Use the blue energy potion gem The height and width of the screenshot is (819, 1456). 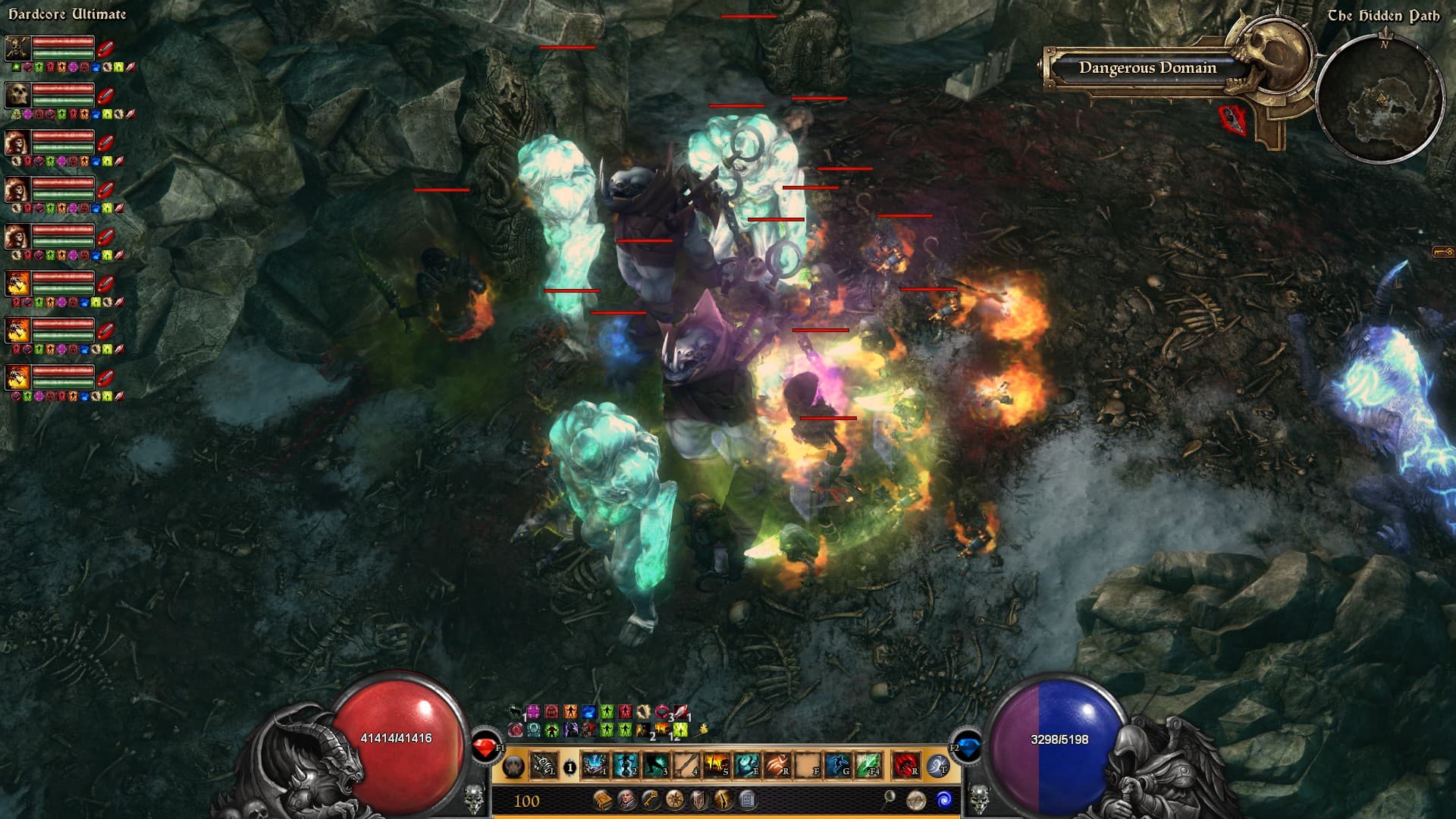coord(965,747)
